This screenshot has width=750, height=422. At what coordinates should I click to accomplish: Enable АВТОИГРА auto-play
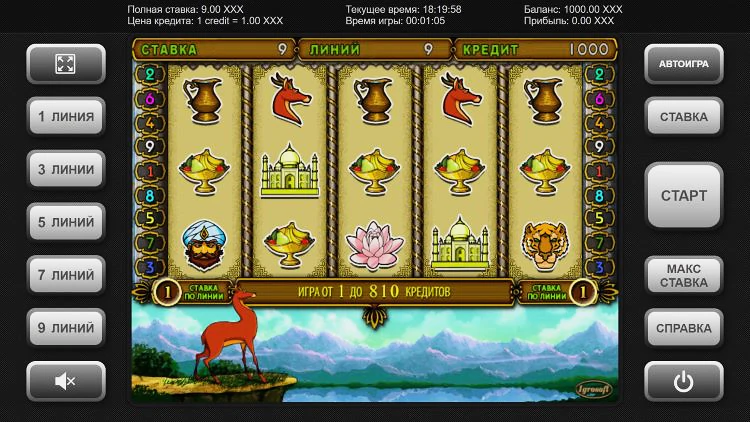click(683, 64)
